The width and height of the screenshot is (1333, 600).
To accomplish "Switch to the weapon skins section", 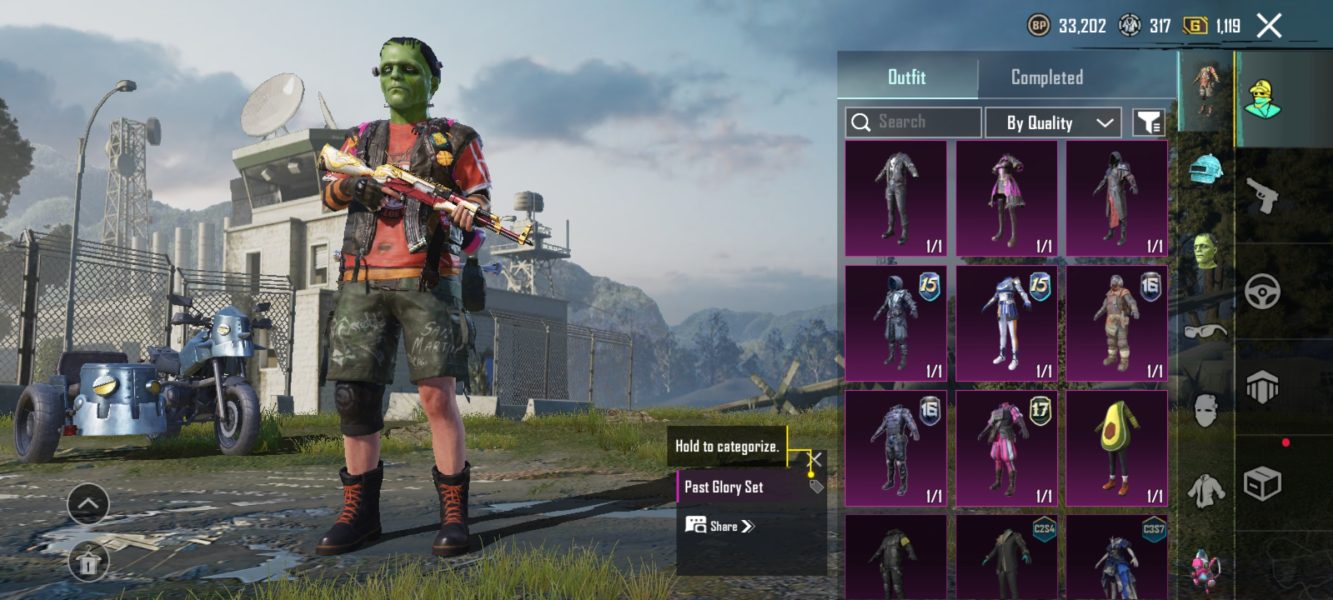I will click(1262, 196).
